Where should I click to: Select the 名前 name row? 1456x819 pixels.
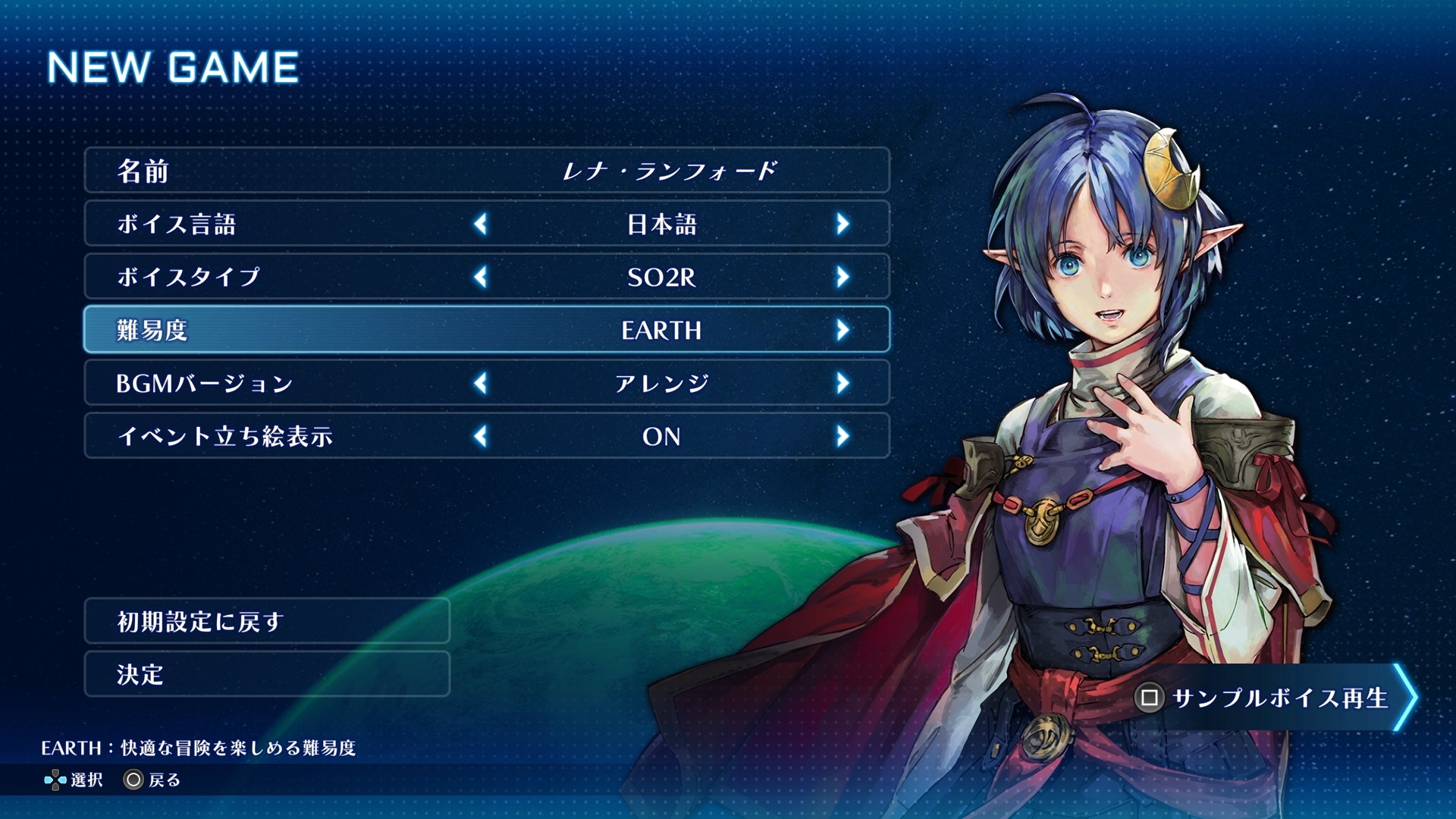click(x=486, y=171)
